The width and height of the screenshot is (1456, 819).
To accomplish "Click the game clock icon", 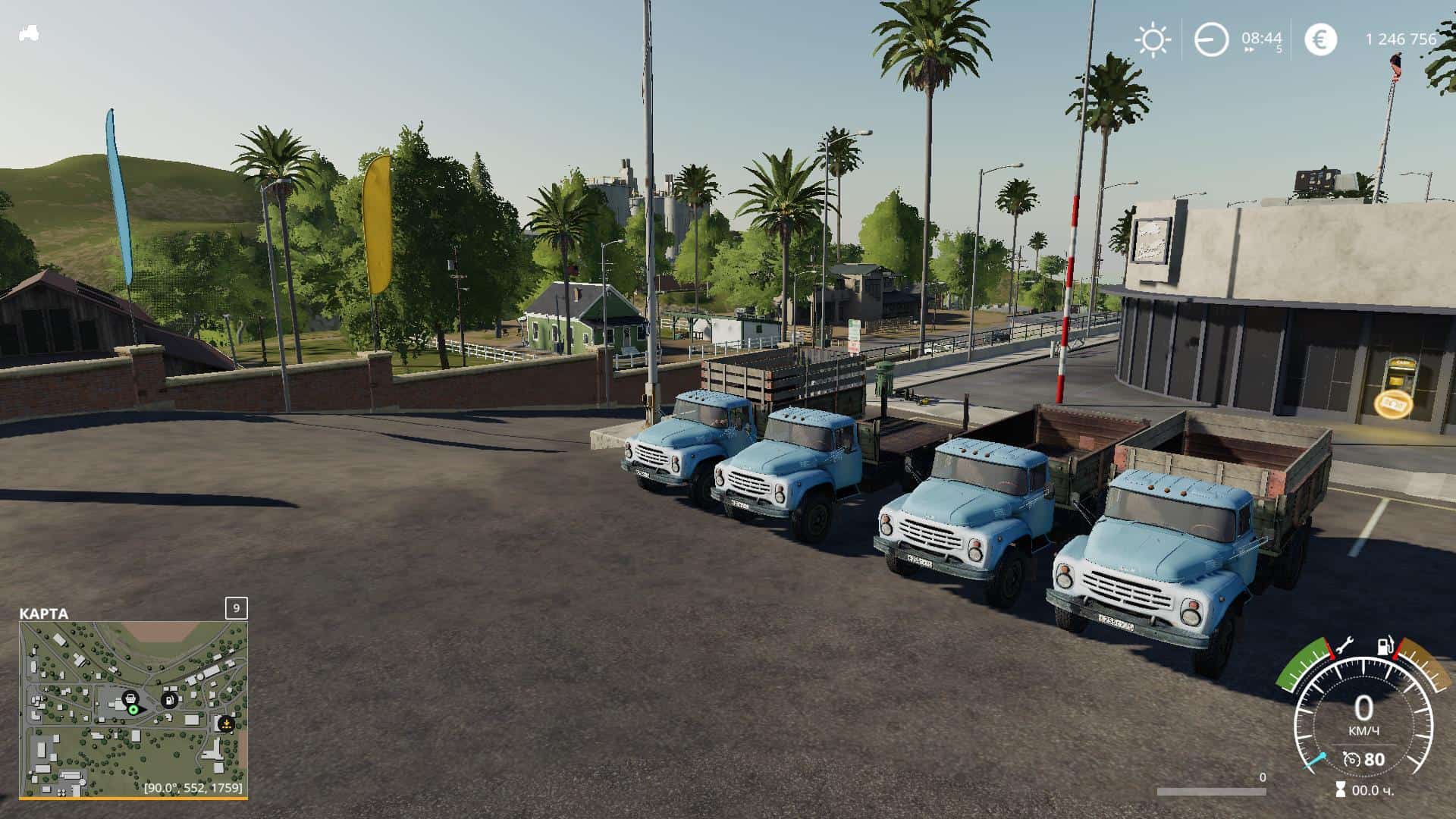I will point(1210,39).
